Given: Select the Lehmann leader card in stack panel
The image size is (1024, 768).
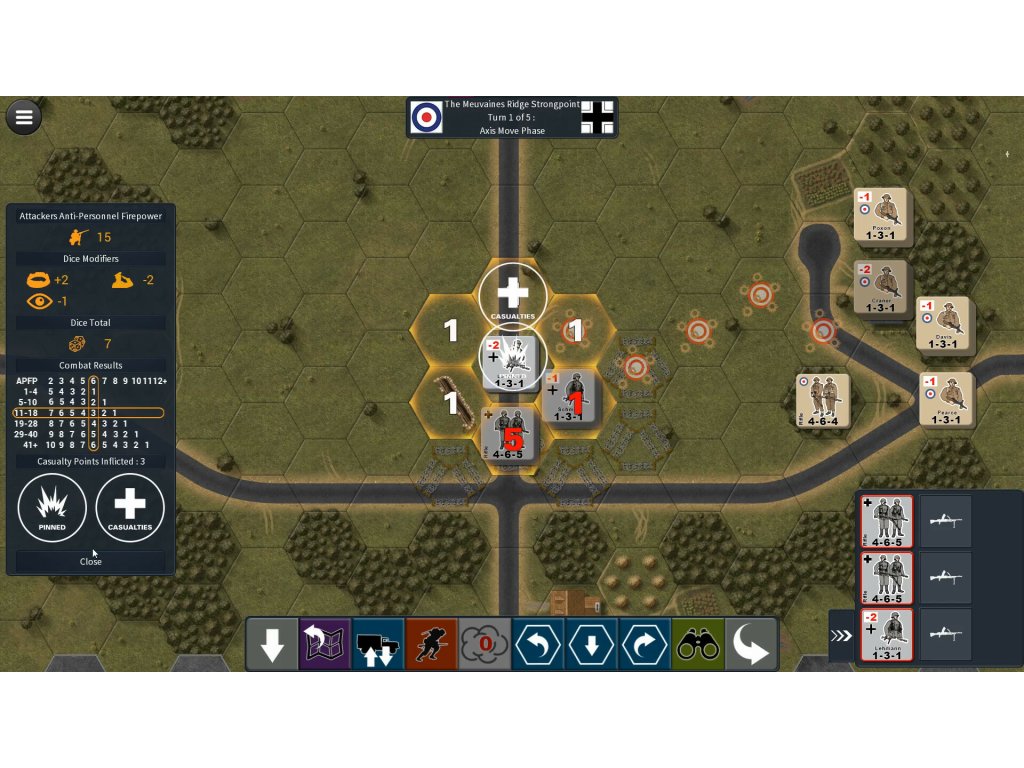Looking at the screenshot, I should click(886, 635).
